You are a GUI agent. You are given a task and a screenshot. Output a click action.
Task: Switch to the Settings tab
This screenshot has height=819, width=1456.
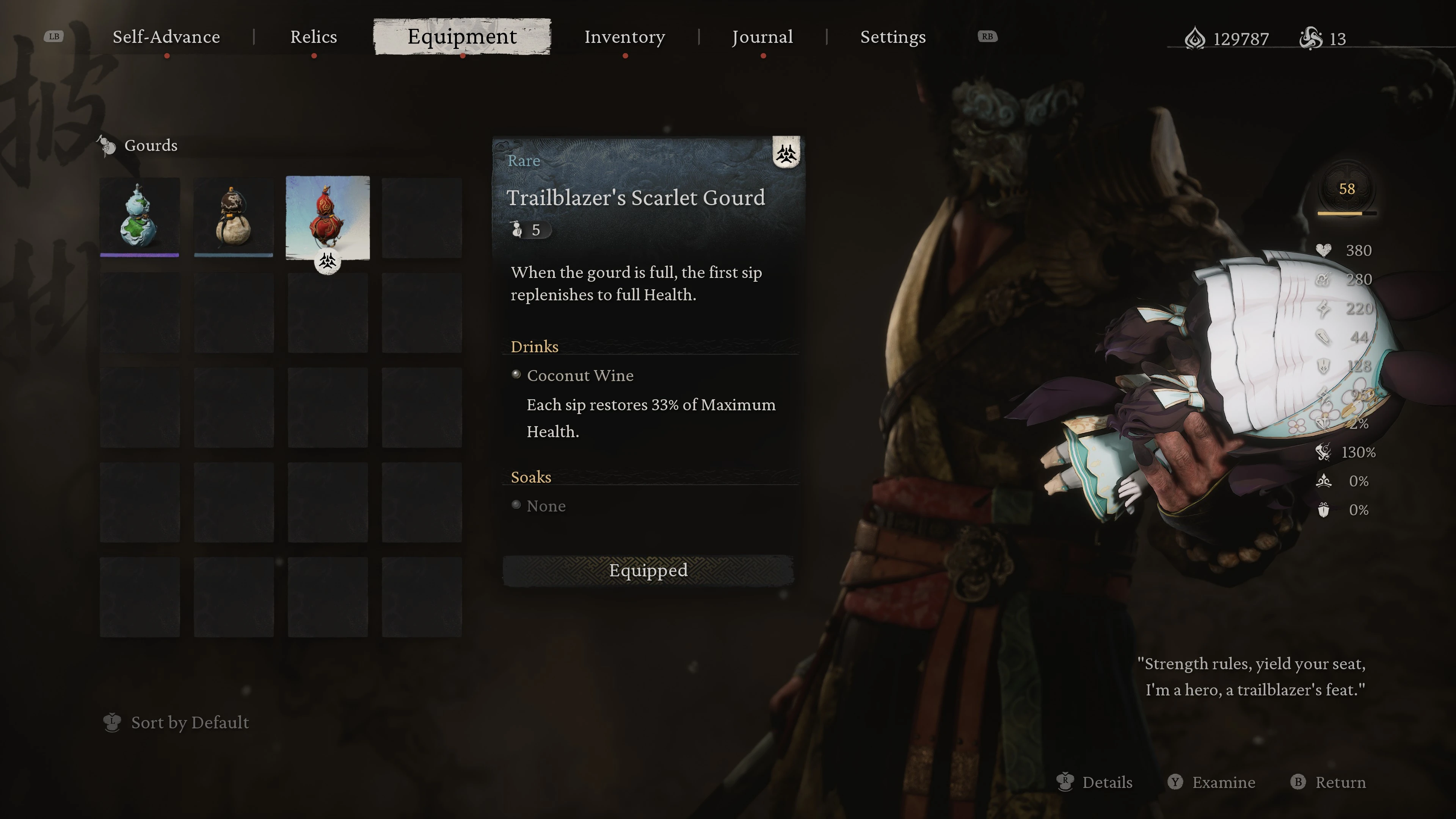(893, 37)
